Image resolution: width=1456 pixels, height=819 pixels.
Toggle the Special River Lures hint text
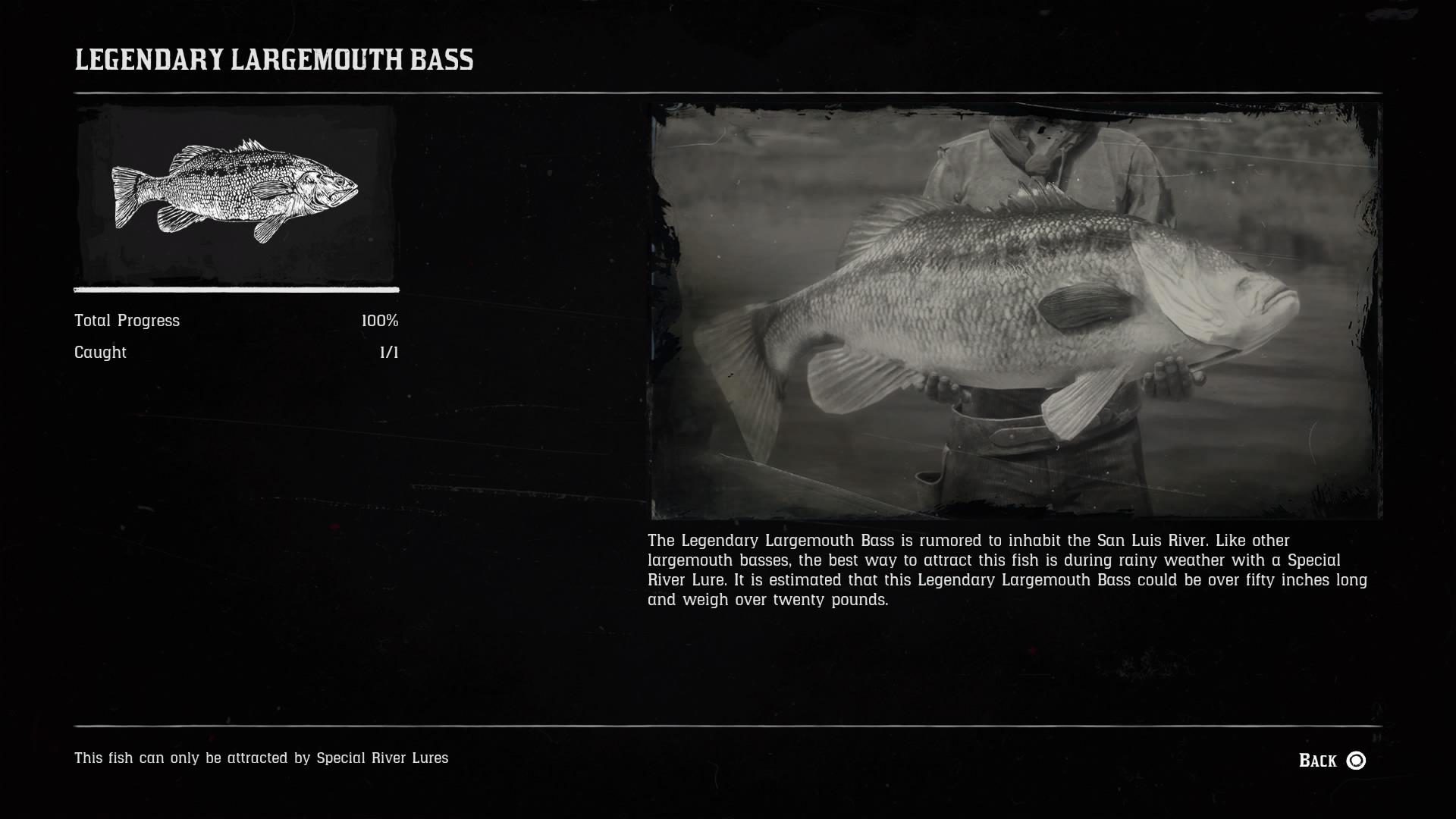tap(262, 757)
